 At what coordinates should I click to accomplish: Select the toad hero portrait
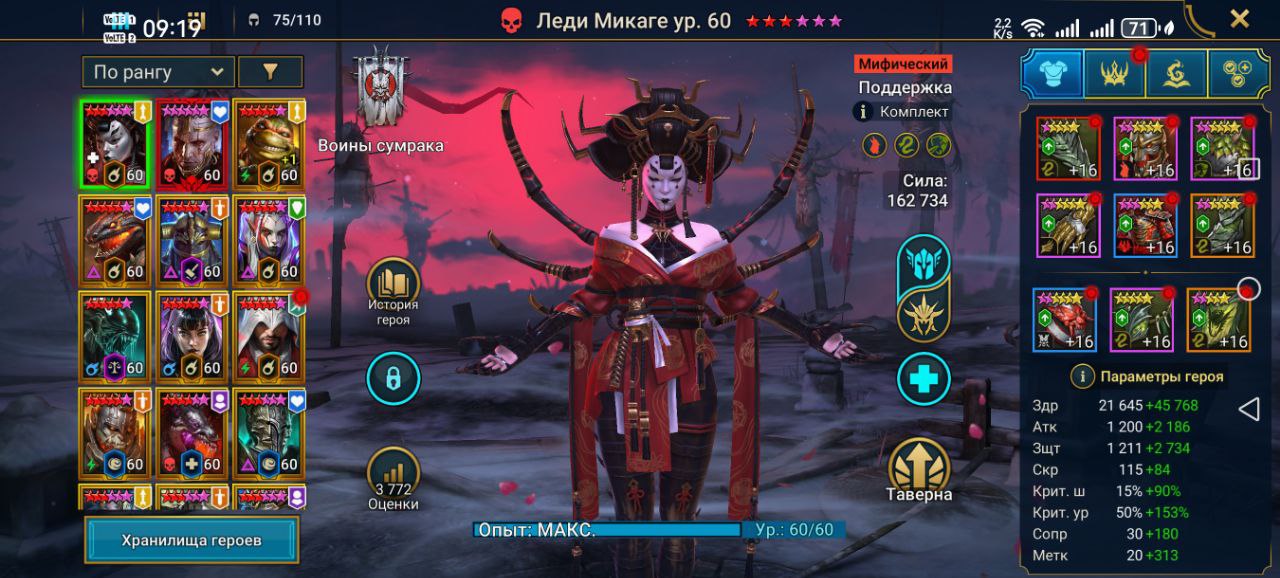point(269,142)
